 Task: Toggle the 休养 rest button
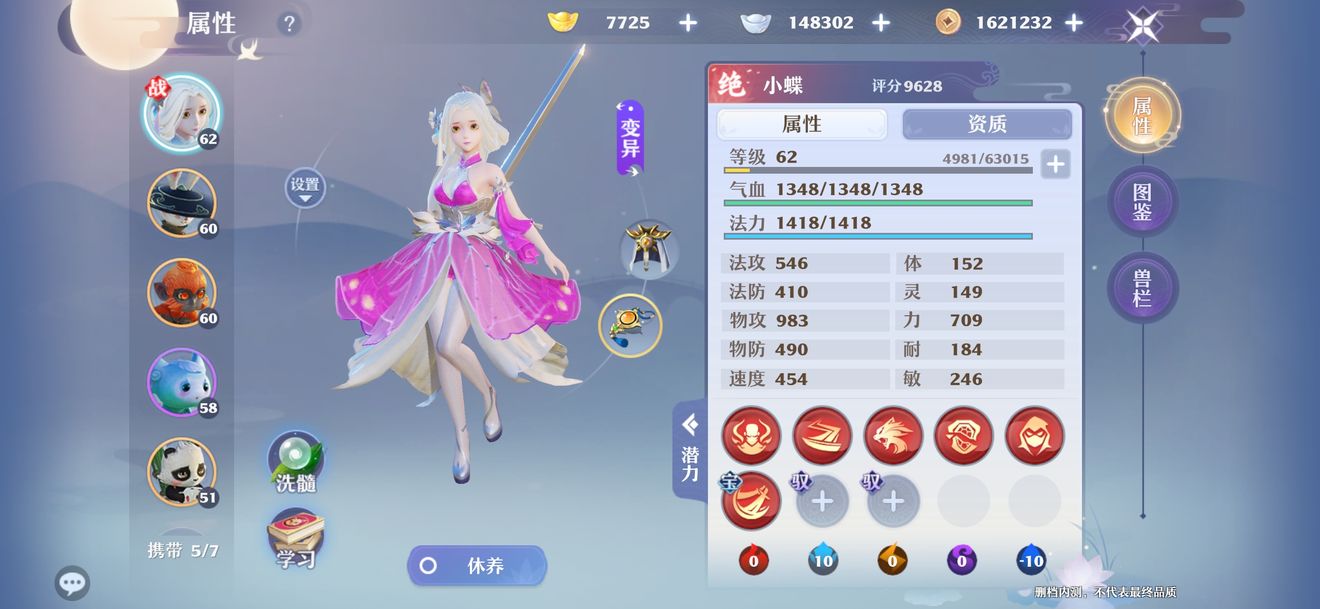477,566
